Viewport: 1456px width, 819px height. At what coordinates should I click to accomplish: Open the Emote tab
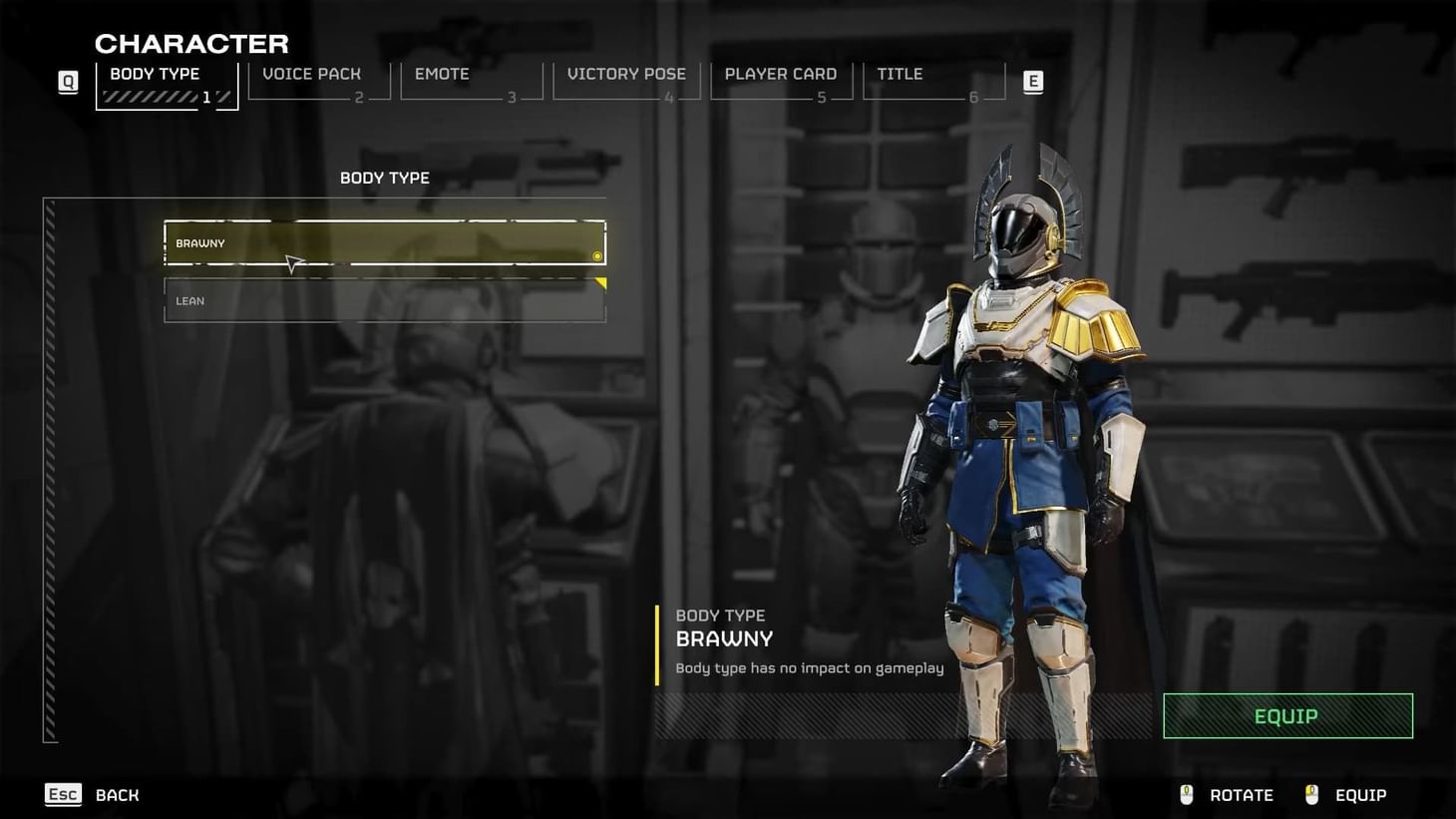442,74
